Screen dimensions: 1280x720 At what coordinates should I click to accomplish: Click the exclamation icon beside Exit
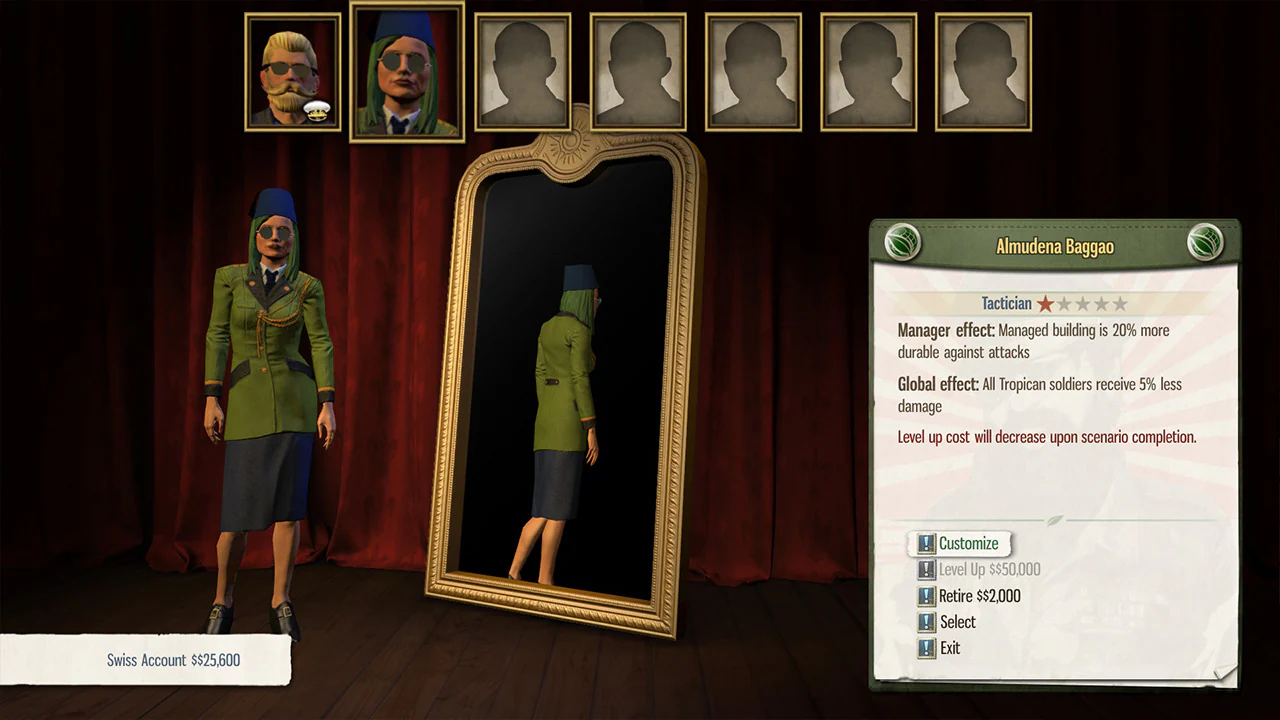click(x=927, y=647)
